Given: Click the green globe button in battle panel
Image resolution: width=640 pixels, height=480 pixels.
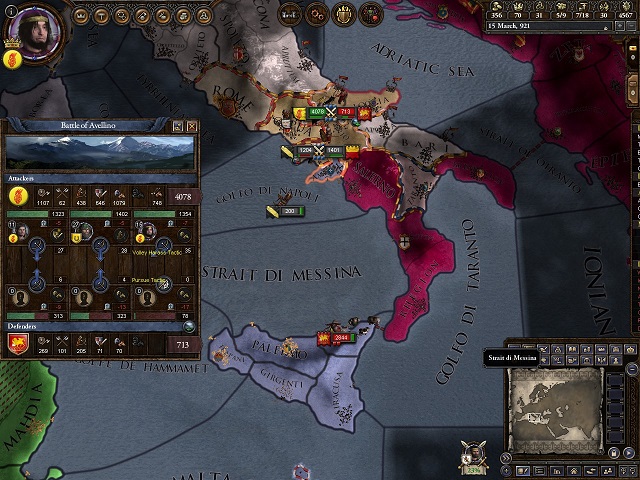Looking at the screenshot, I should click(189, 325).
